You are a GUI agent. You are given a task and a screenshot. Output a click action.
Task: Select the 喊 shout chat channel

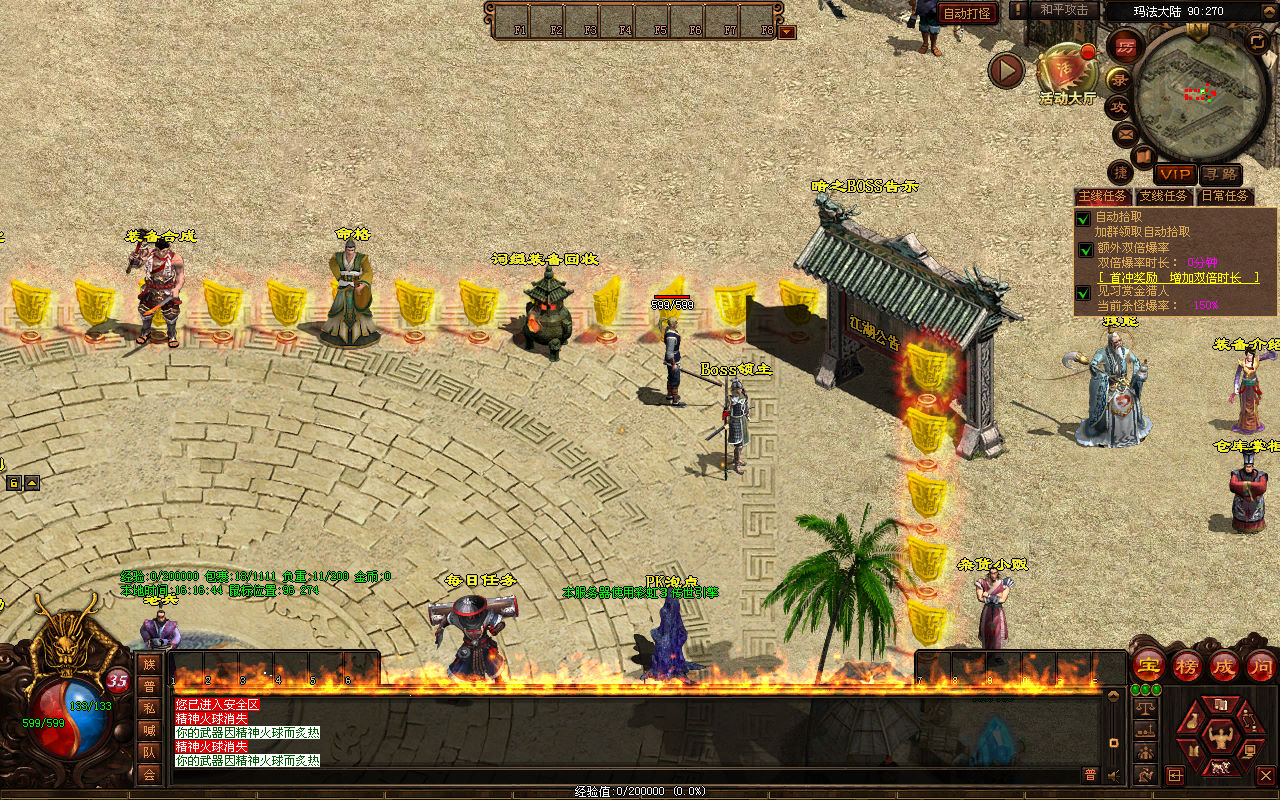[x=149, y=730]
